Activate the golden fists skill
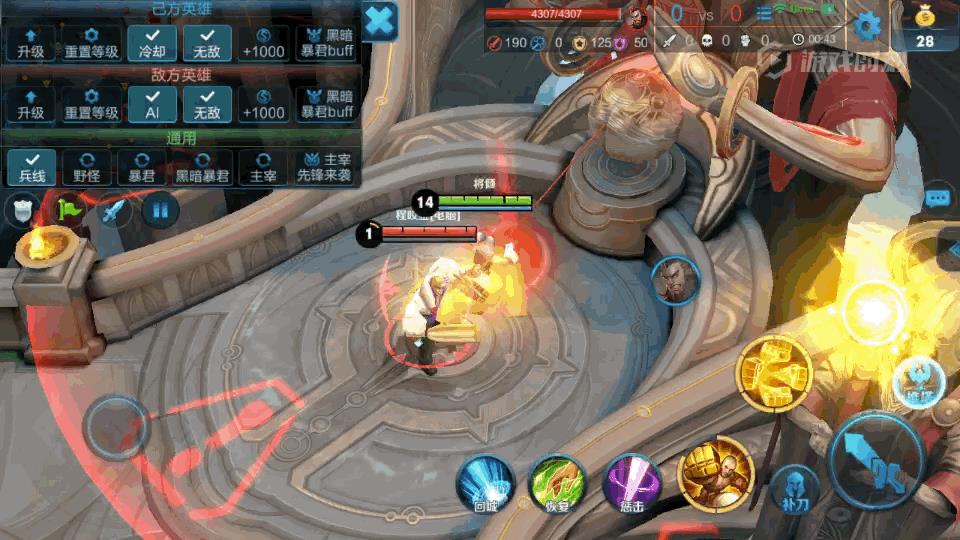 [773, 374]
